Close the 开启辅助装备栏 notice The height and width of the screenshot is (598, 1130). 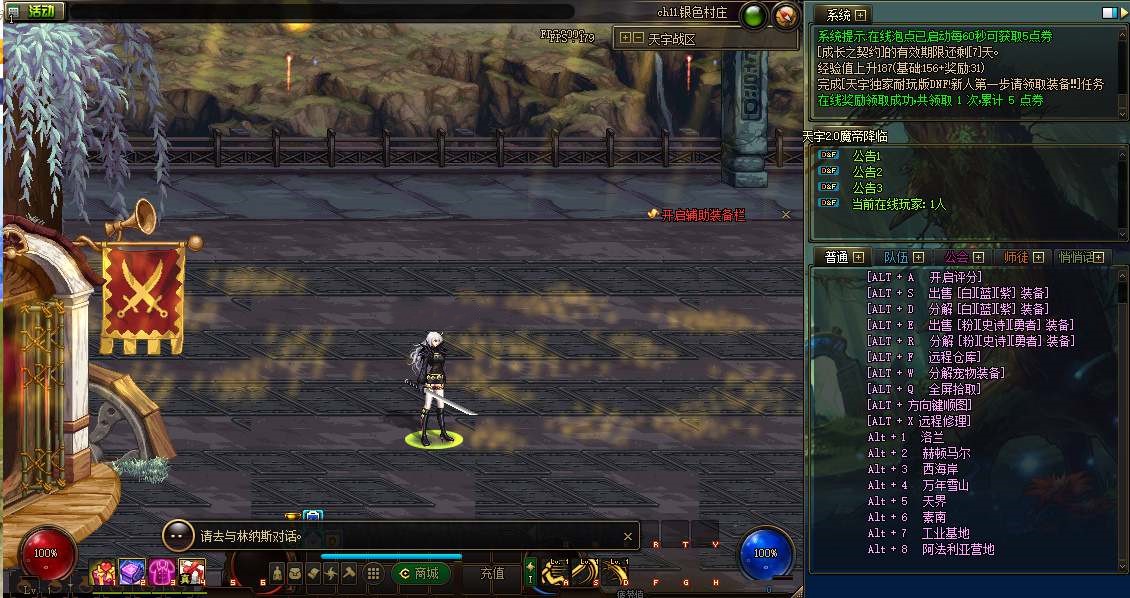(x=786, y=214)
